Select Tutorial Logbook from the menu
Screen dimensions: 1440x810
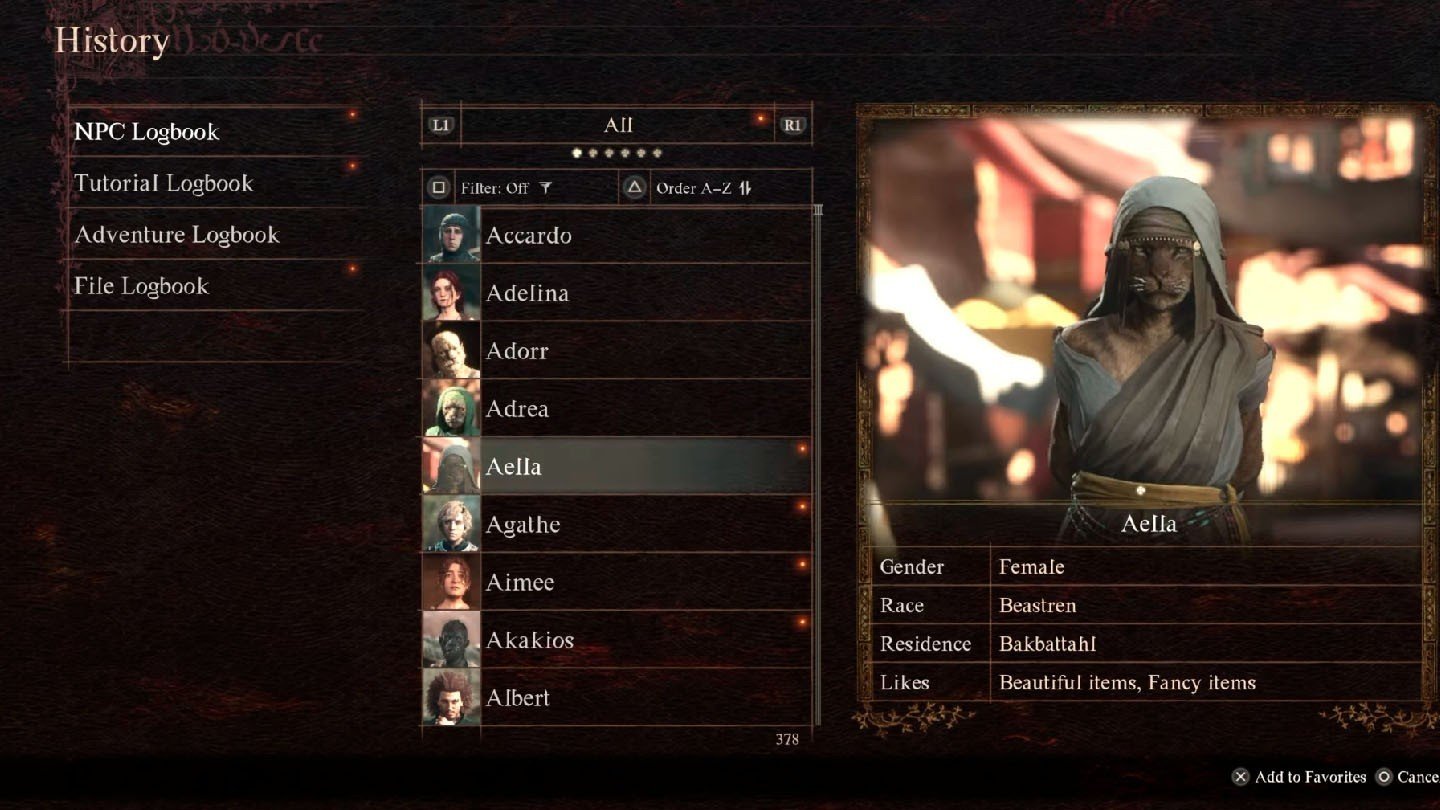pos(164,184)
